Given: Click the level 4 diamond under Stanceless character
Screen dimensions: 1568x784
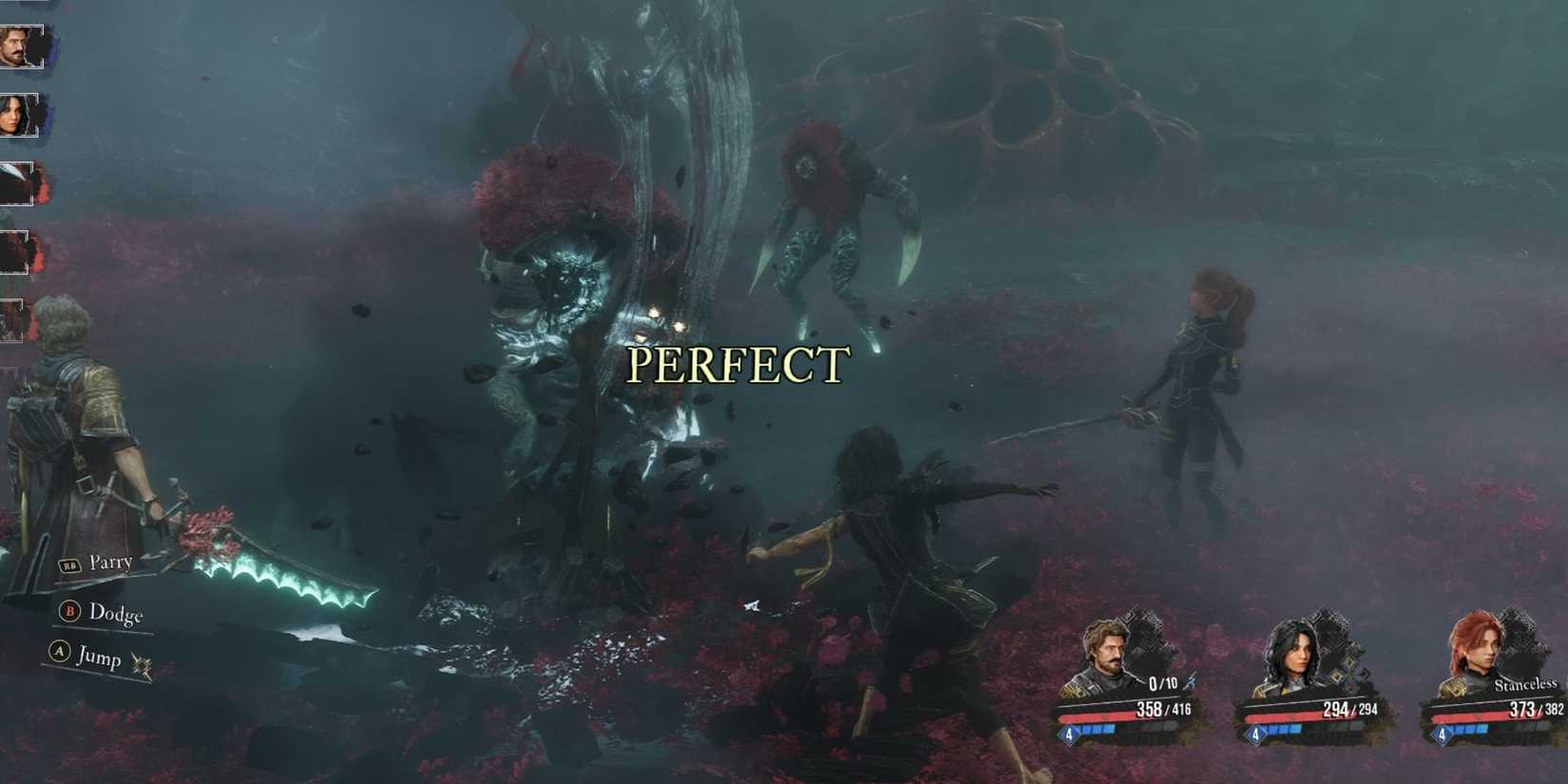Looking at the screenshot, I should click(x=1443, y=735).
